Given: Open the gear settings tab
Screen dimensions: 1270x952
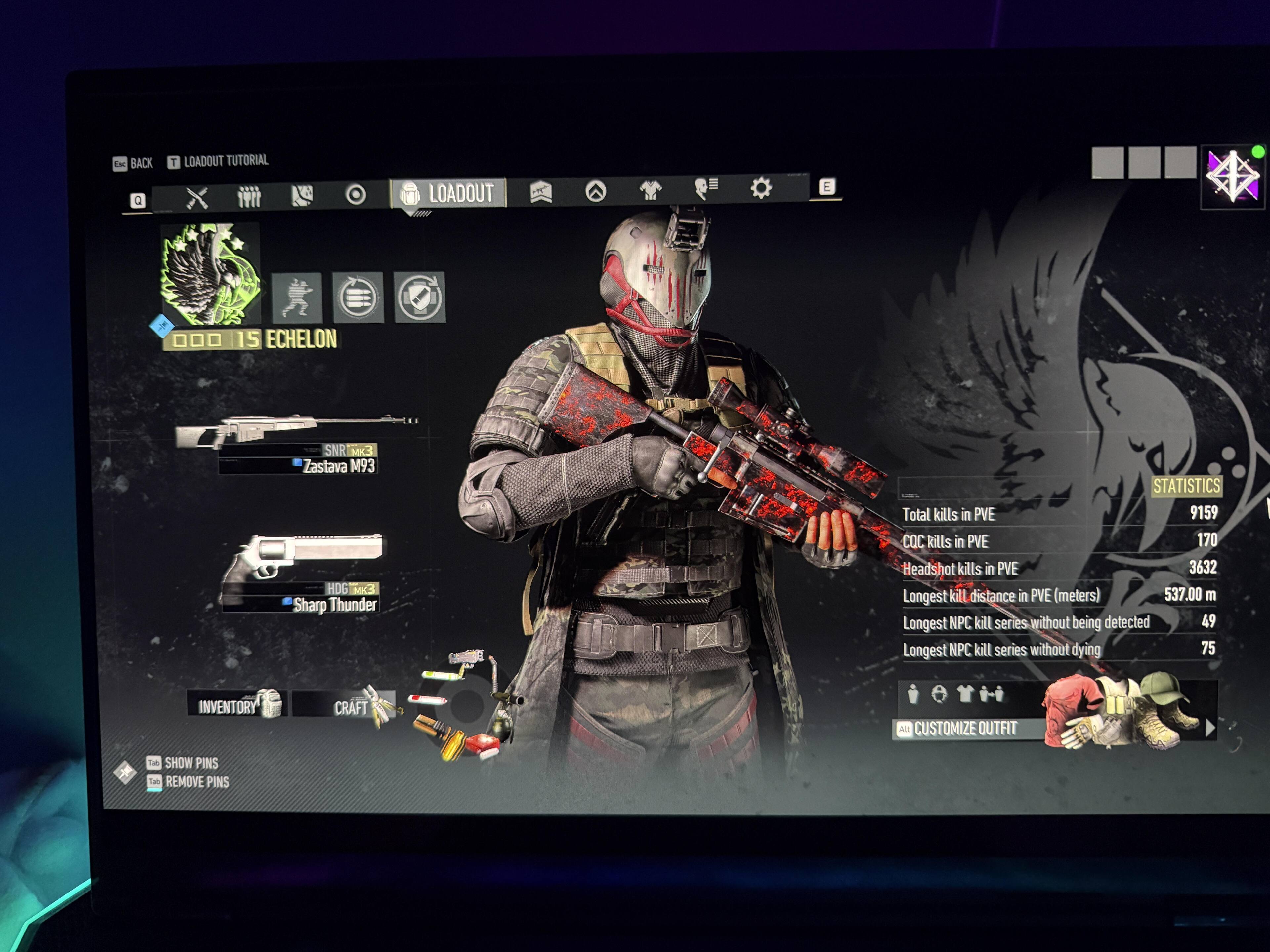Looking at the screenshot, I should pos(761,188).
